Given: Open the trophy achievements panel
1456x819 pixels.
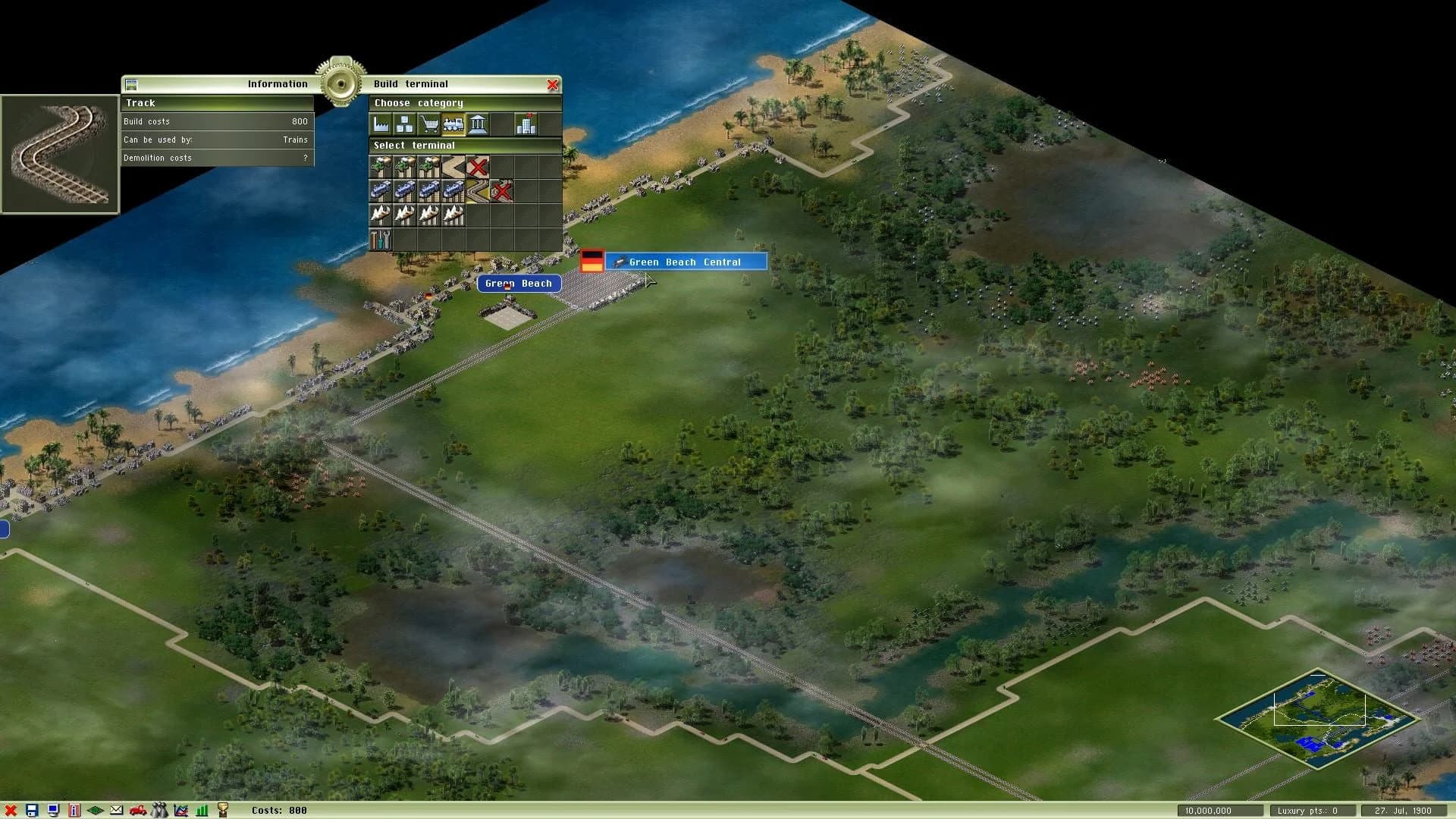Looking at the screenshot, I should pyautogui.click(x=222, y=810).
